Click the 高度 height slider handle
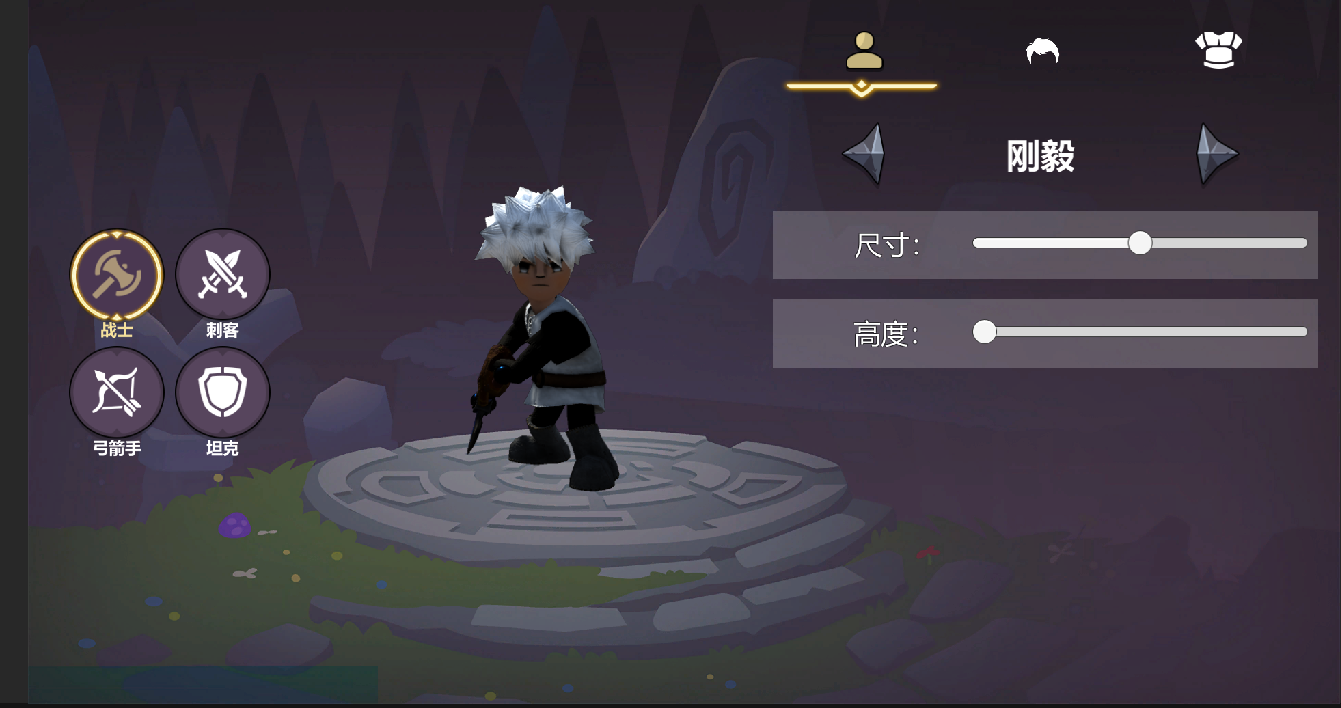1341x708 pixels. pyautogui.click(x=985, y=332)
